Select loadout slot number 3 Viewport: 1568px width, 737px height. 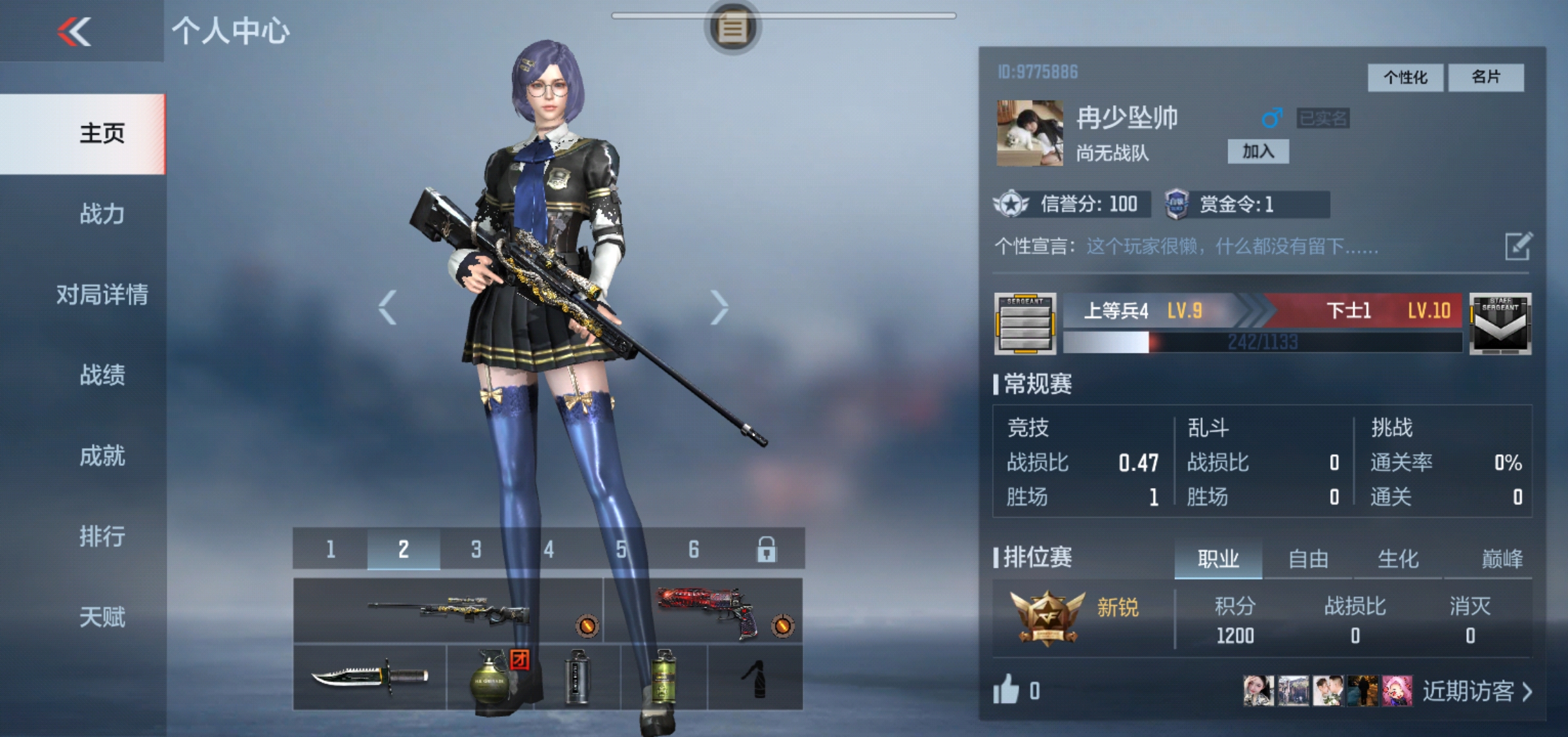click(x=476, y=549)
